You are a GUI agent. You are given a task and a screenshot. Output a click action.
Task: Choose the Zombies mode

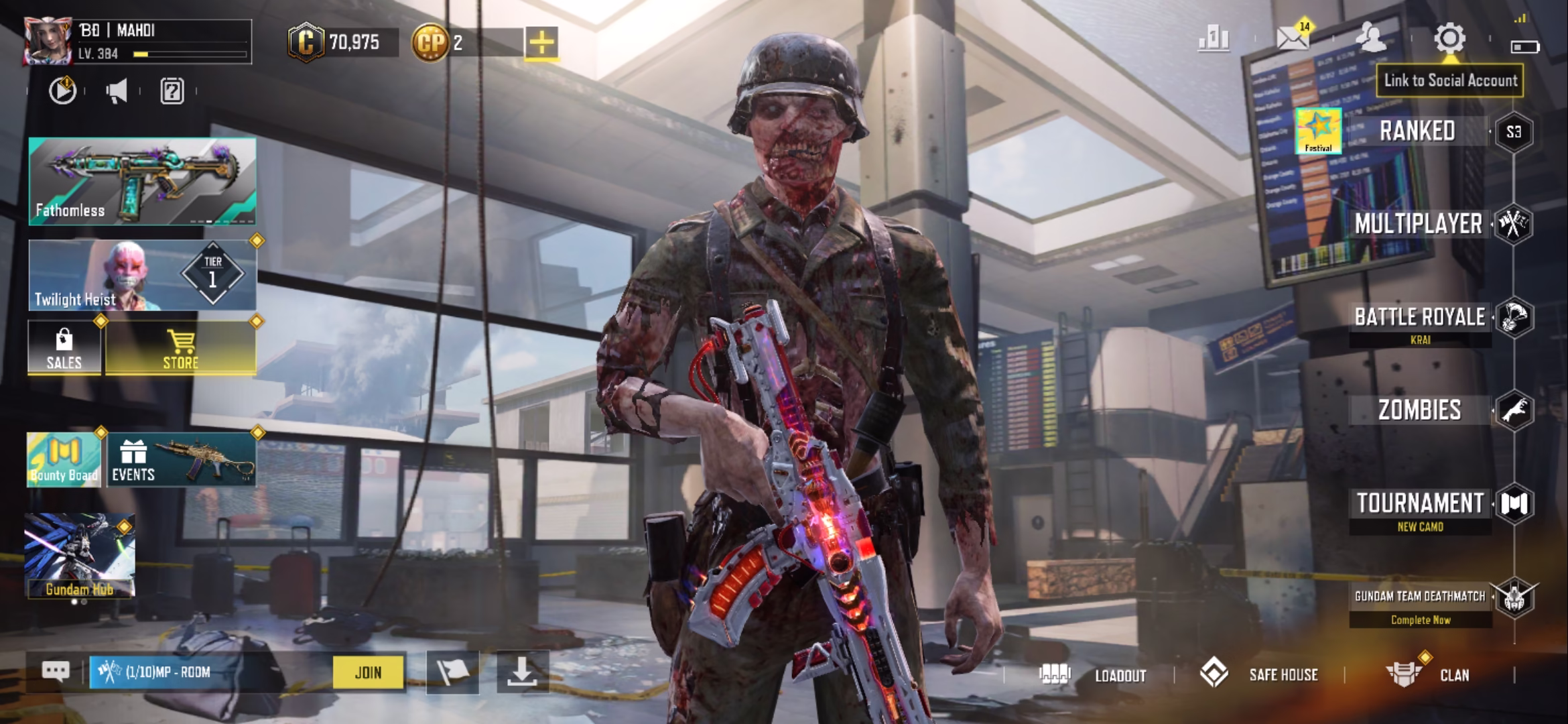coord(1419,410)
